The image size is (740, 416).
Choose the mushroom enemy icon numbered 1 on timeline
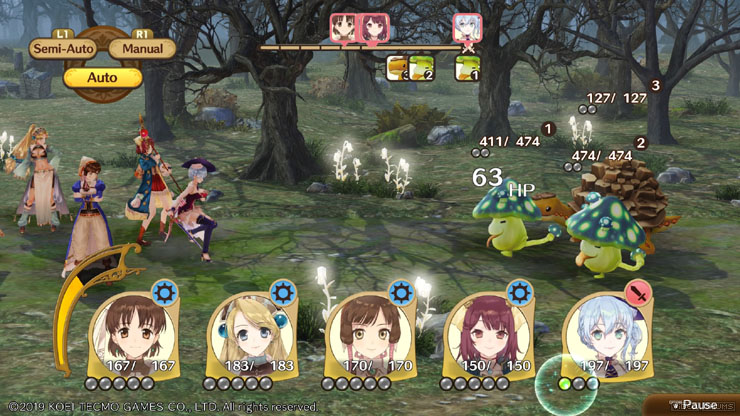coord(467,67)
